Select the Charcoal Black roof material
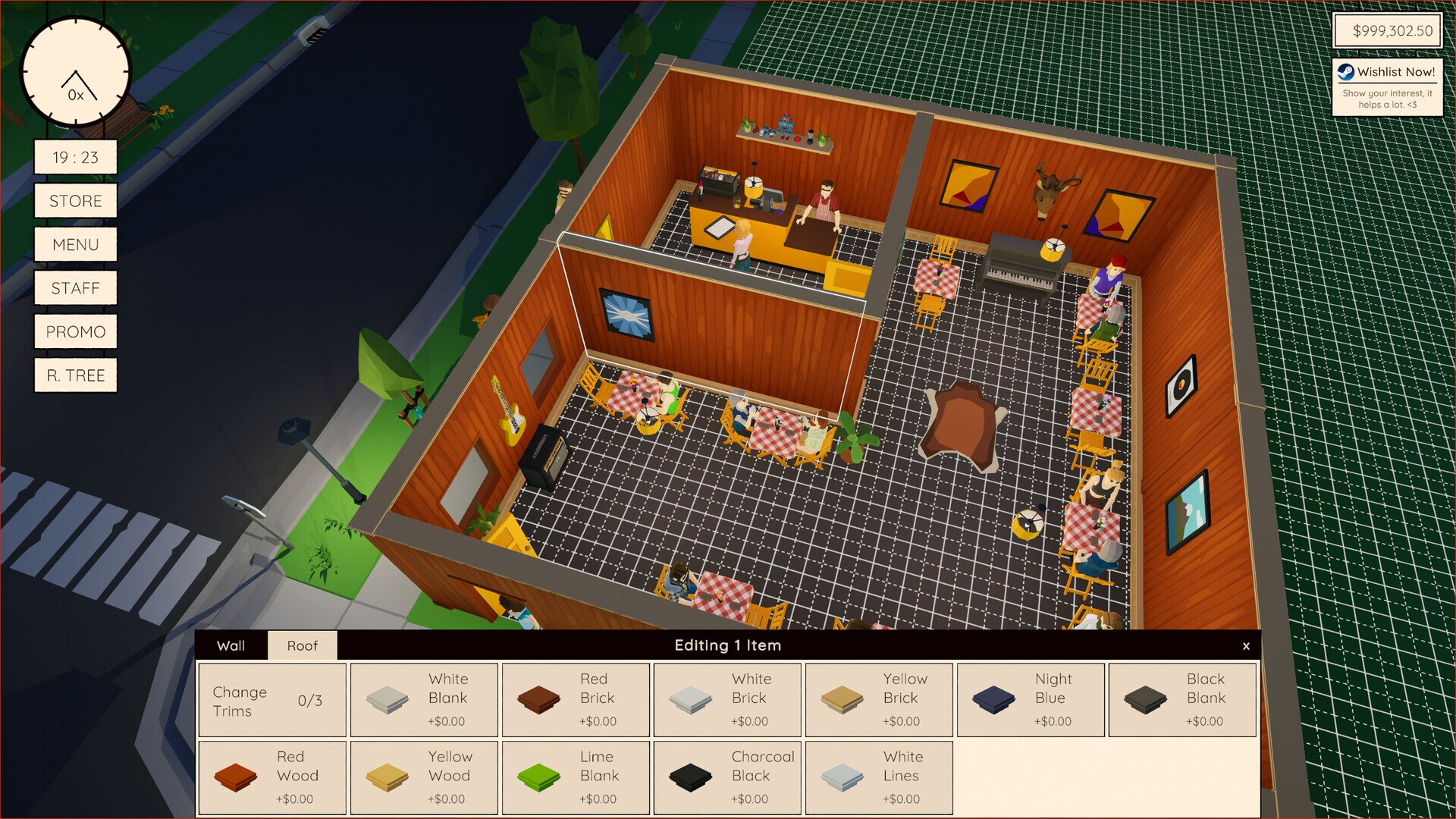1456x819 pixels. 726,777
